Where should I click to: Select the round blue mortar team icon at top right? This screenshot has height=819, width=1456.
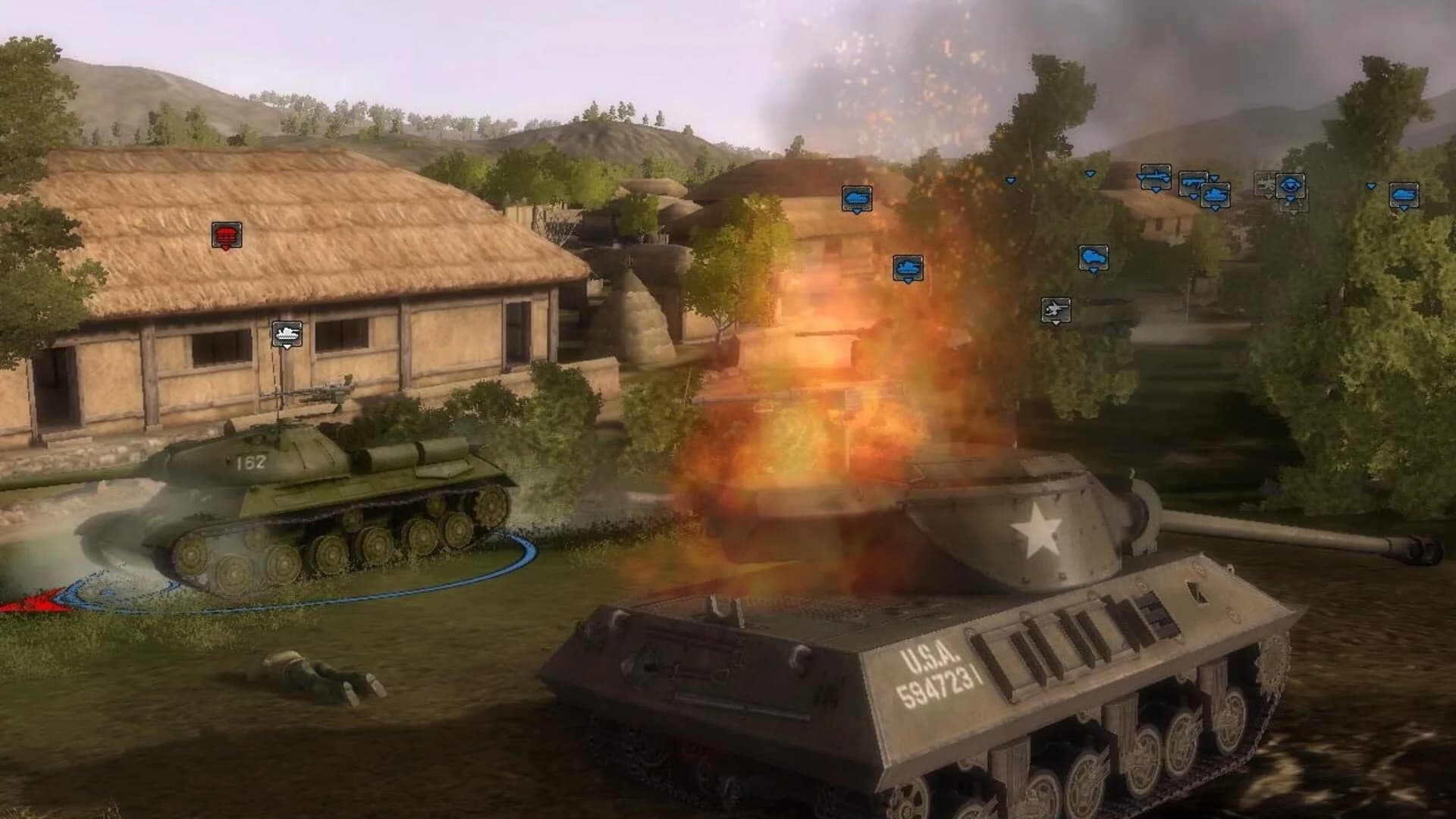tap(1290, 184)
